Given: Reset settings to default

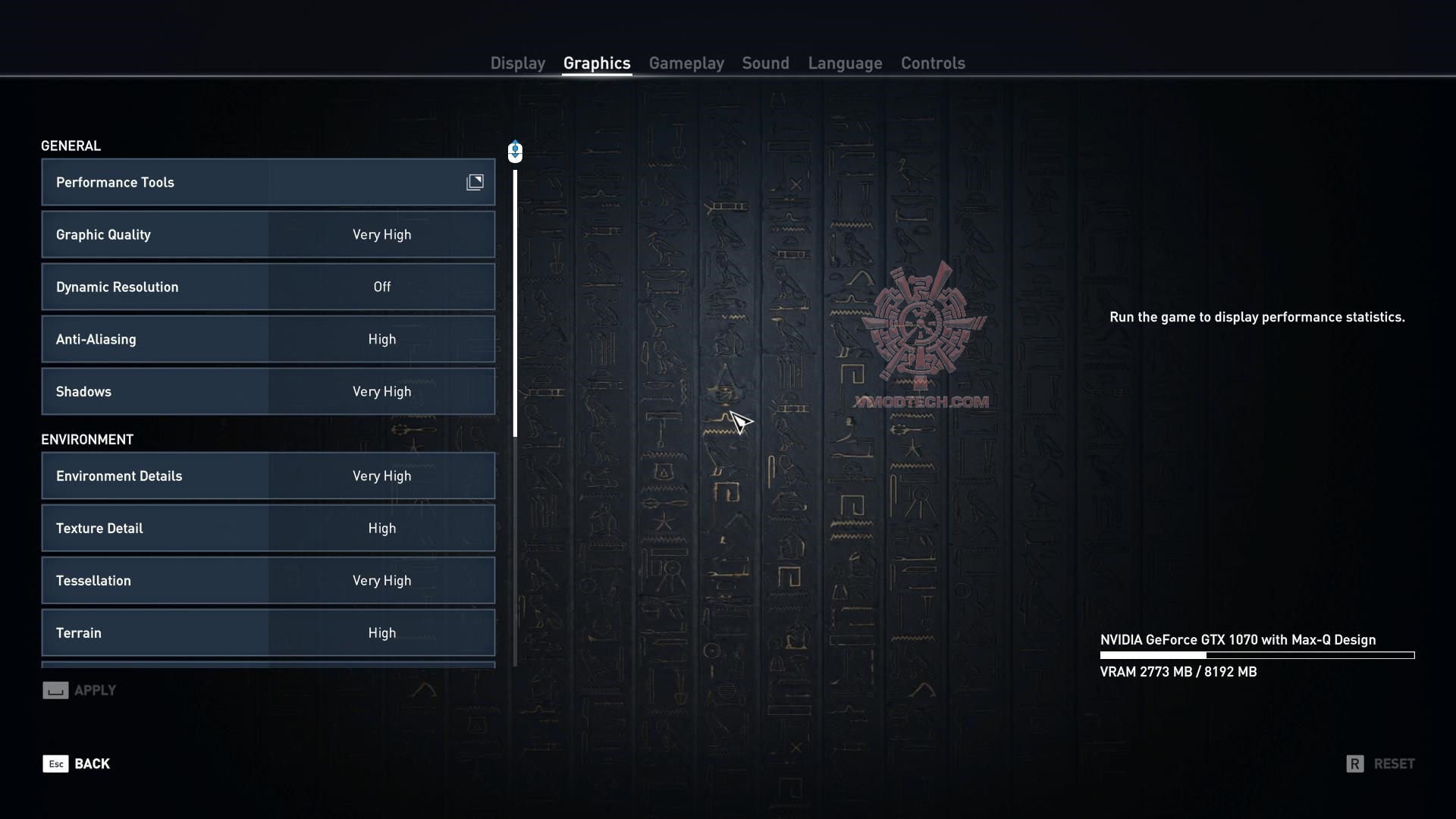Looking at the screenshot, I should [1380, 764].
